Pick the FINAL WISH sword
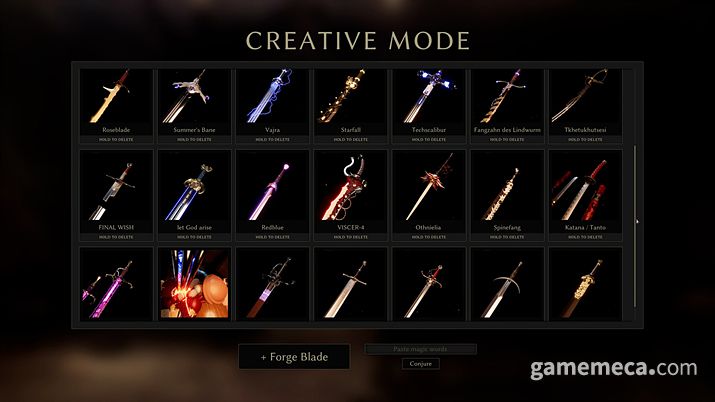This screenshot has width=715, height=402. (x=117, y=190)
